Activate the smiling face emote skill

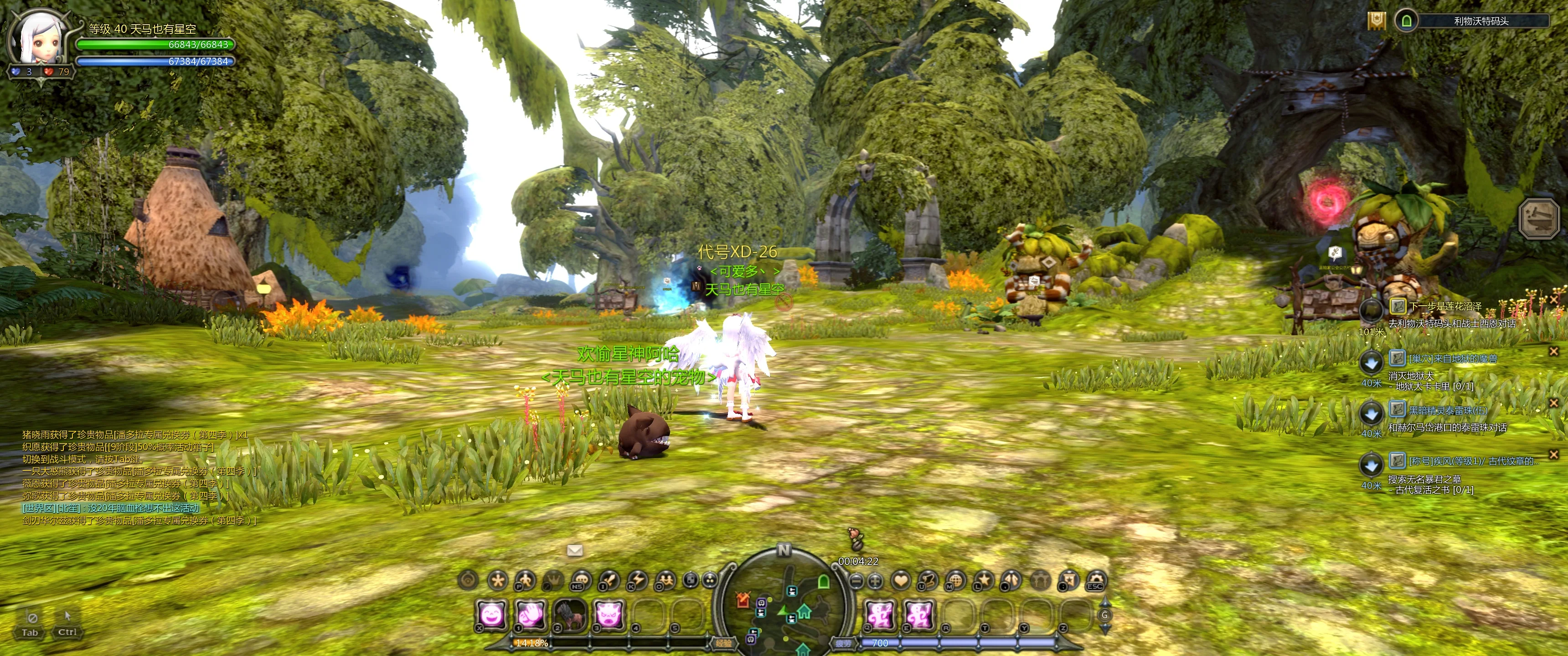coord(491,615)
